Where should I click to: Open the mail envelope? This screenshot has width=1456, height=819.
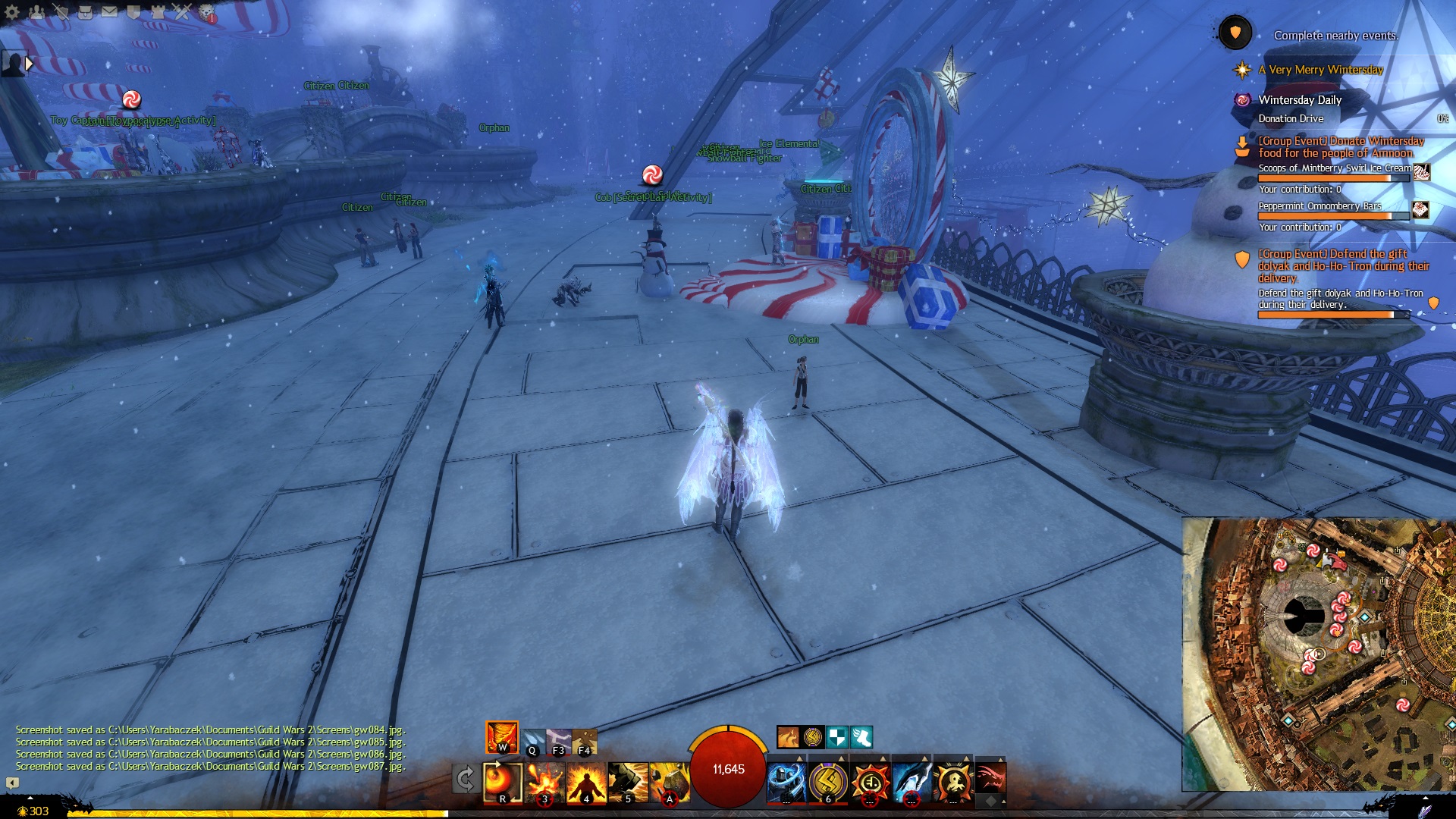[x=109, y=11]
